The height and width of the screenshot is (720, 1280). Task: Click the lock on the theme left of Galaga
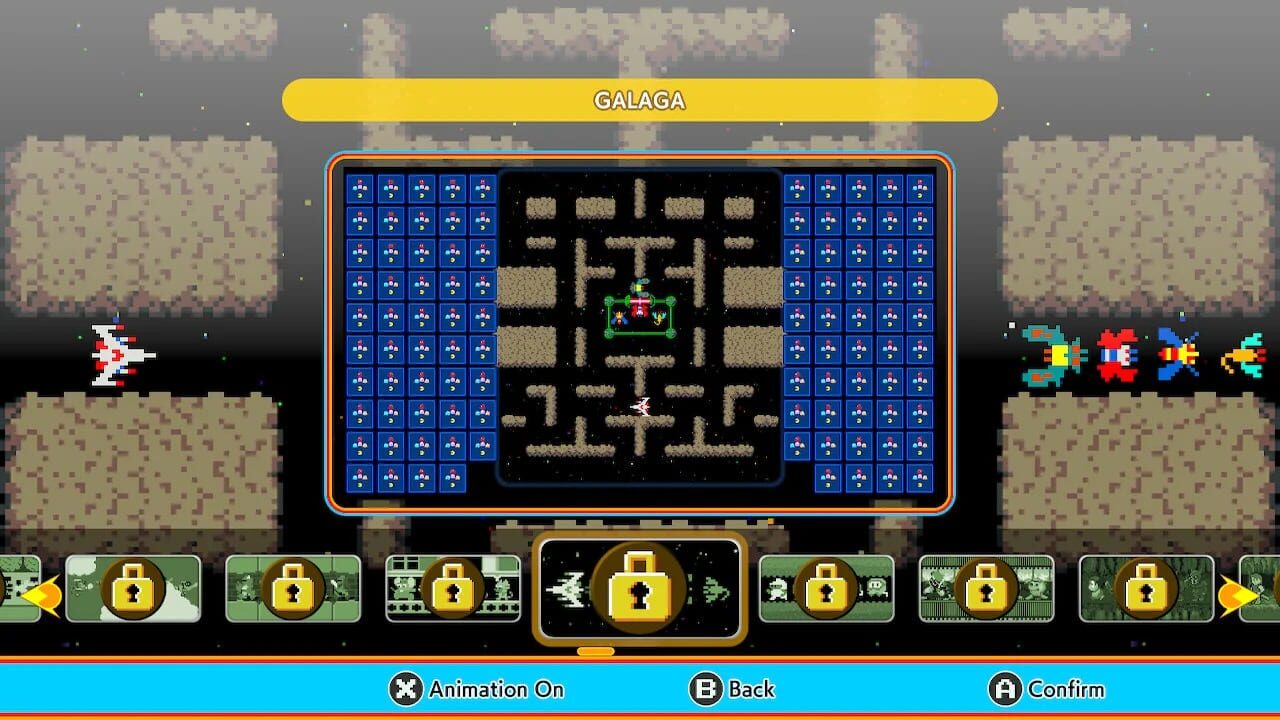coord(455,588)
